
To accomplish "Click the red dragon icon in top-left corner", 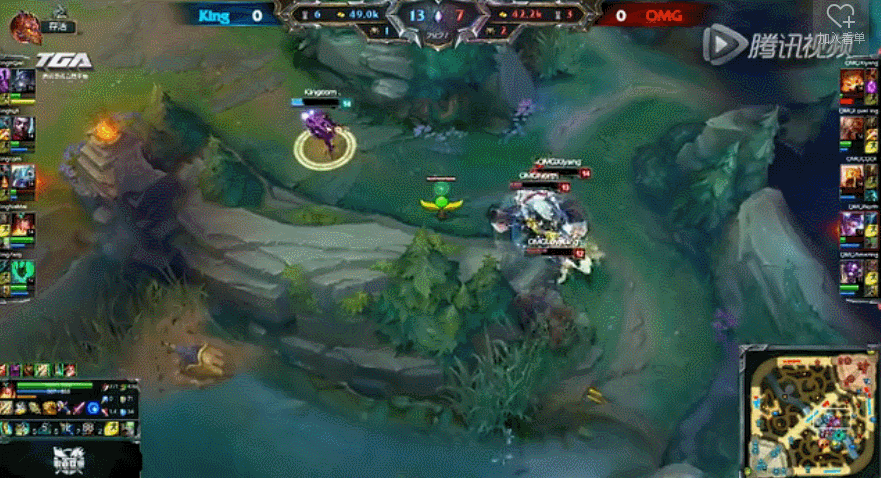I will (x=26, y=26).
